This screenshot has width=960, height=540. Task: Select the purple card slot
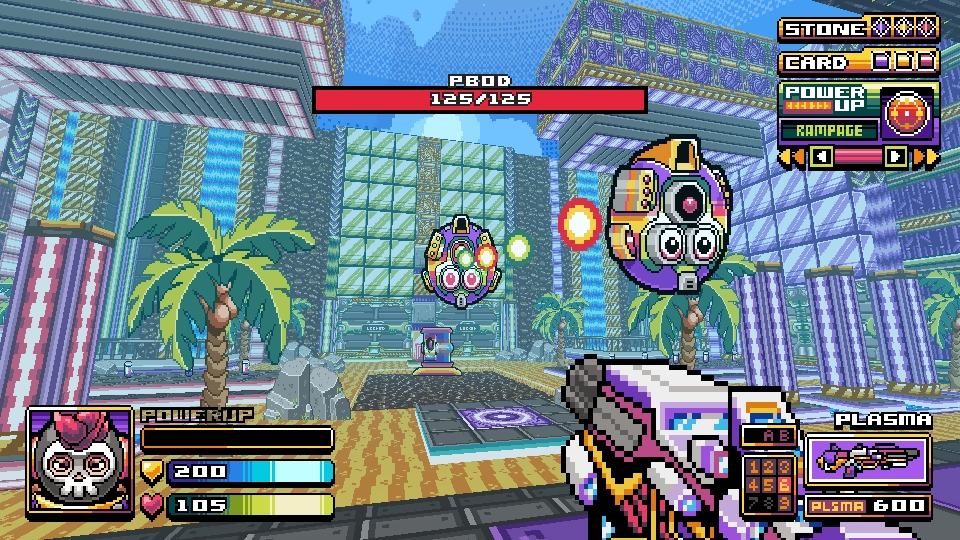pyautogui.click(x=881, y=62)
